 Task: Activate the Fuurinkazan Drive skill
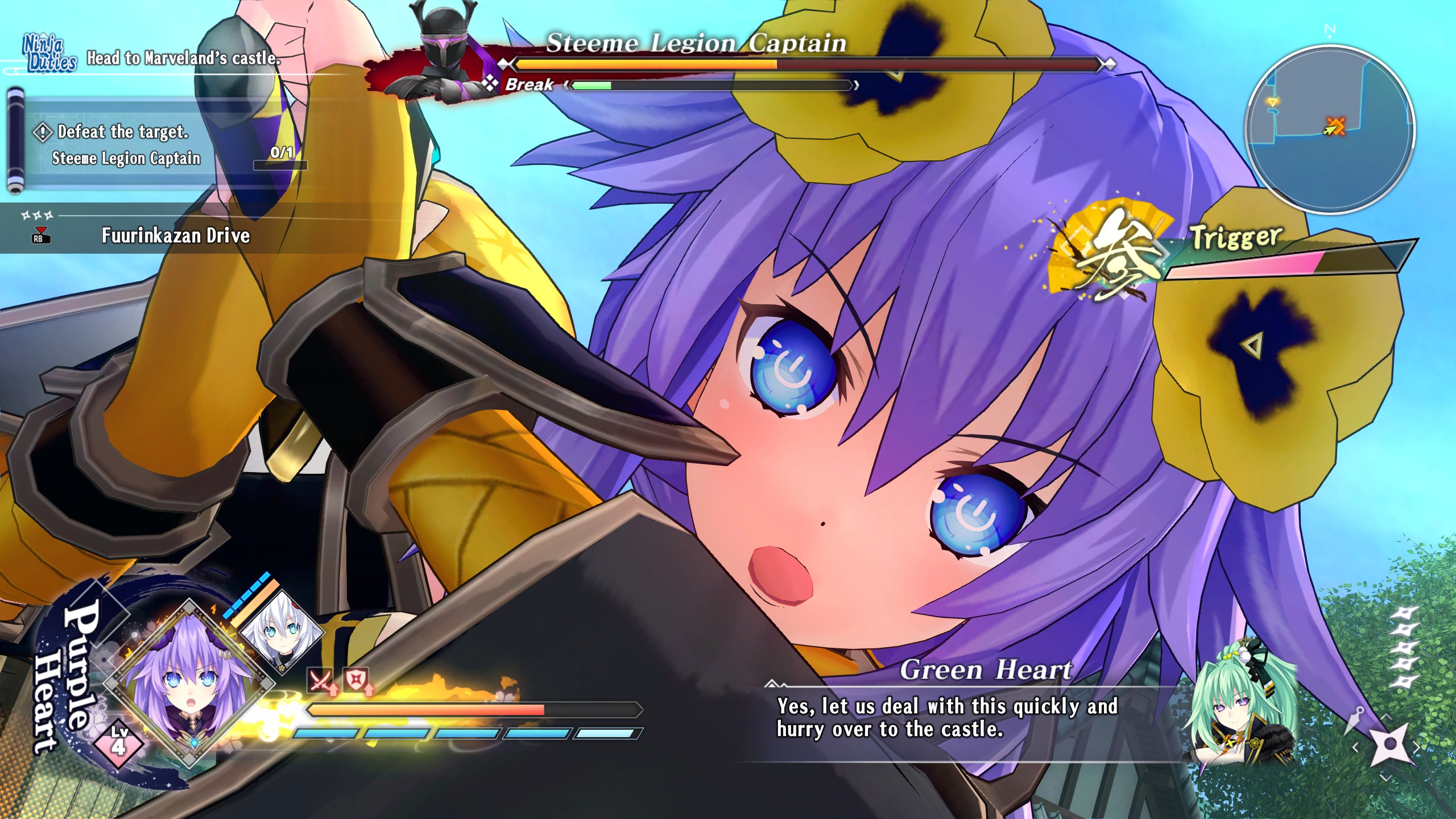[x=175, y=235]
